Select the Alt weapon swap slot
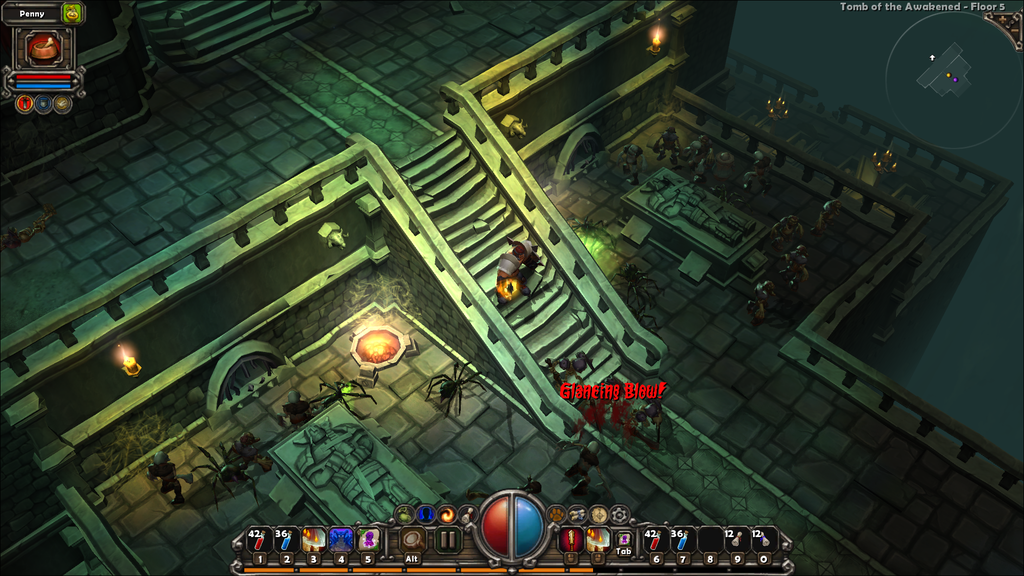Screen dimensions: 1024x576 tap(411, 541)
